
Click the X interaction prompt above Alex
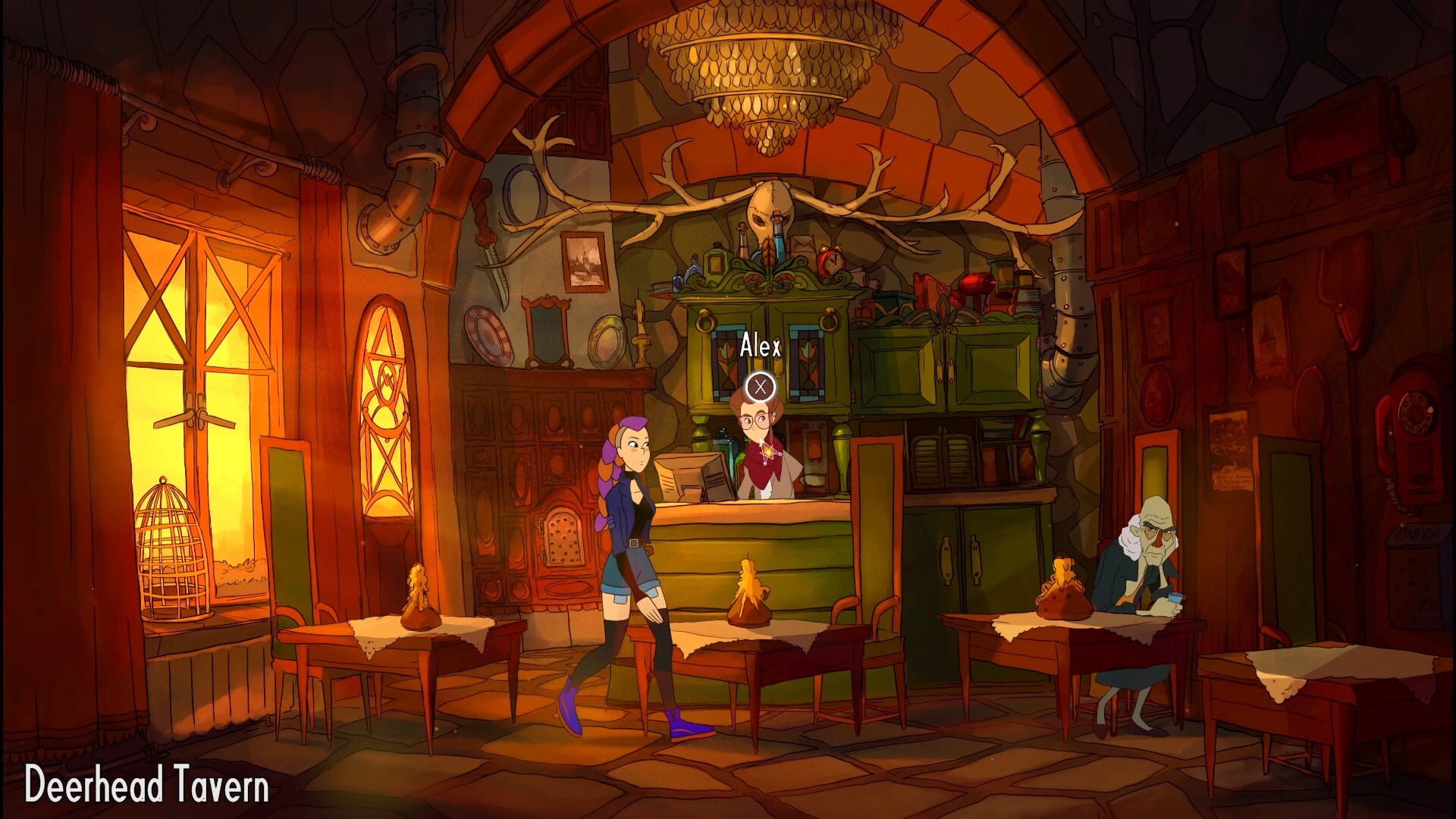(759, 388)
